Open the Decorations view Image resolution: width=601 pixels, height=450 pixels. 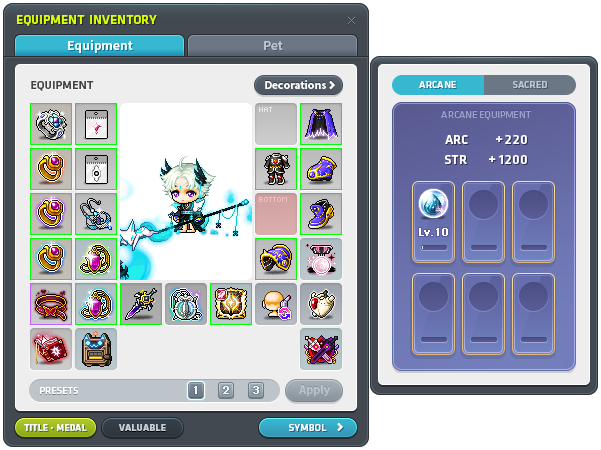tap(298, 85)
